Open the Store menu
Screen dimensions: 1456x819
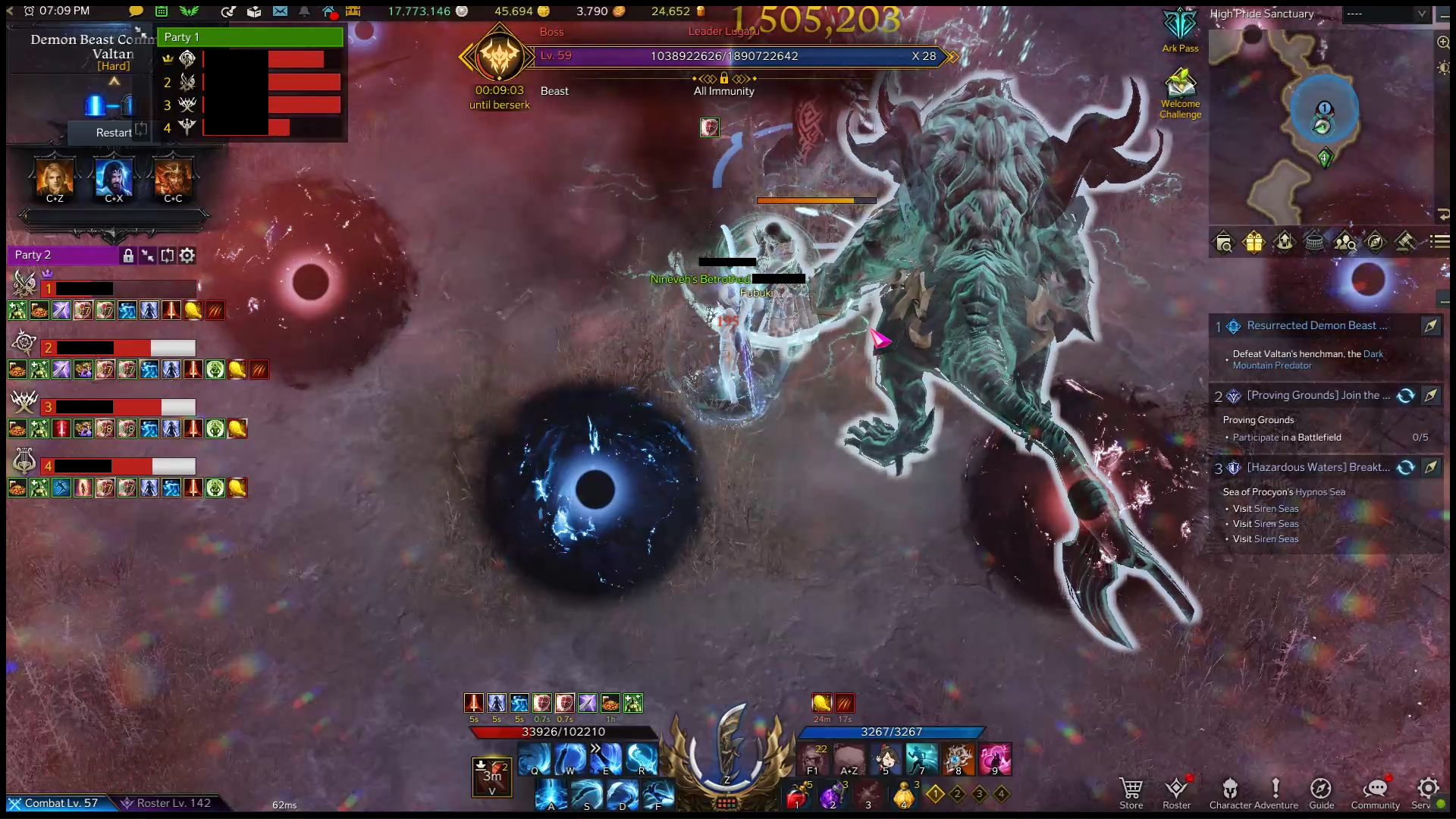[1131, 792]
